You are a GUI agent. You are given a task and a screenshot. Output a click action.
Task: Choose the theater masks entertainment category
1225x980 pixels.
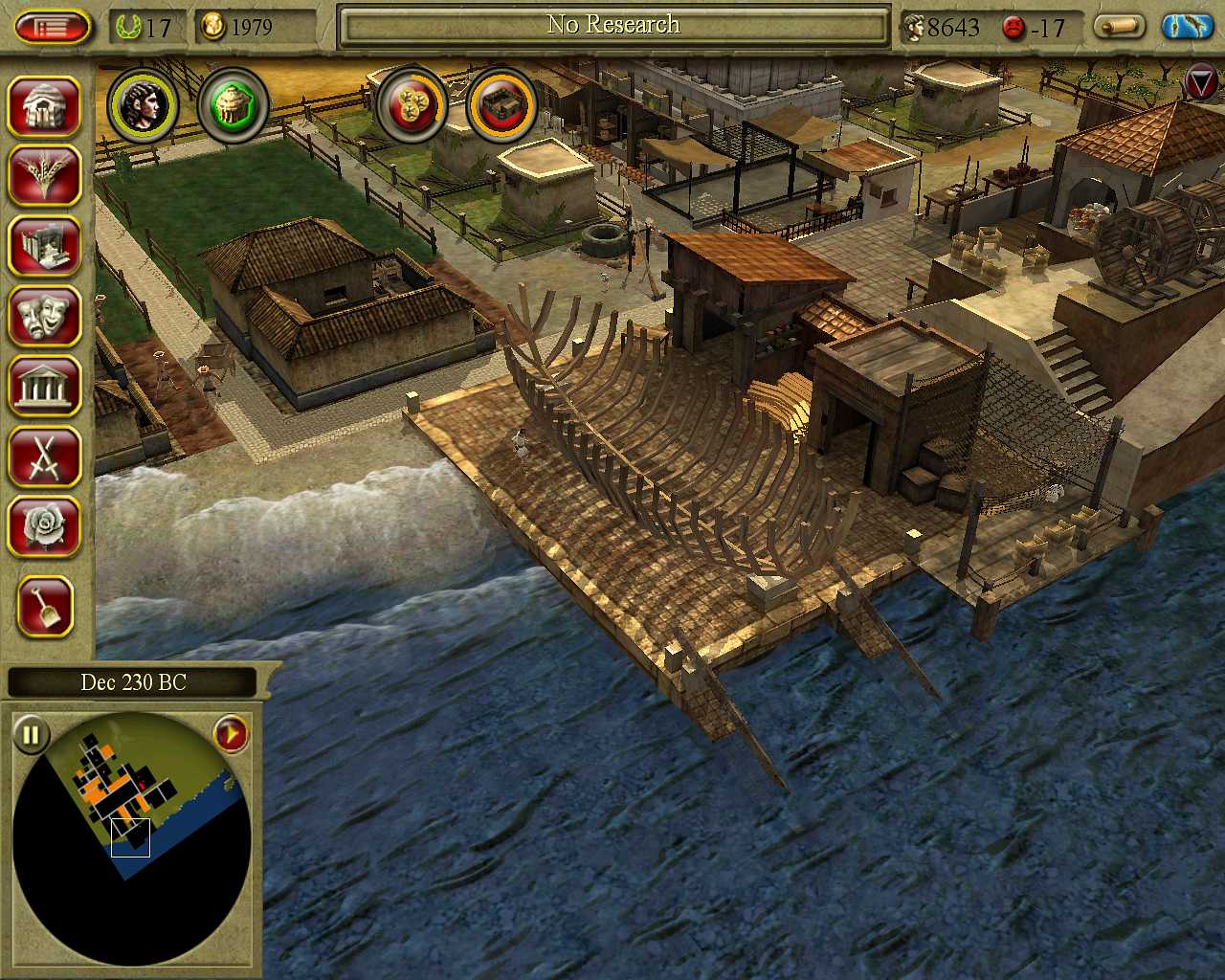point(44,316)
